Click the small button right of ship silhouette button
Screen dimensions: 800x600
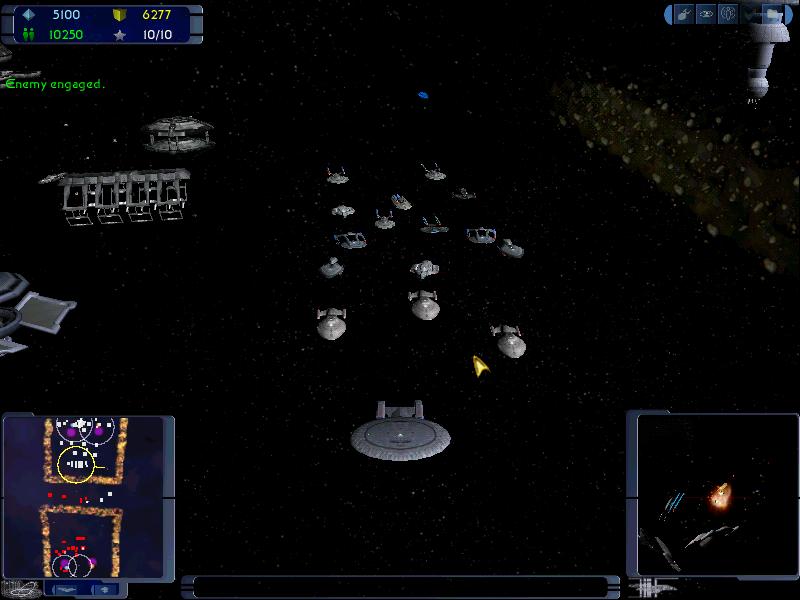tap(103, 589)
